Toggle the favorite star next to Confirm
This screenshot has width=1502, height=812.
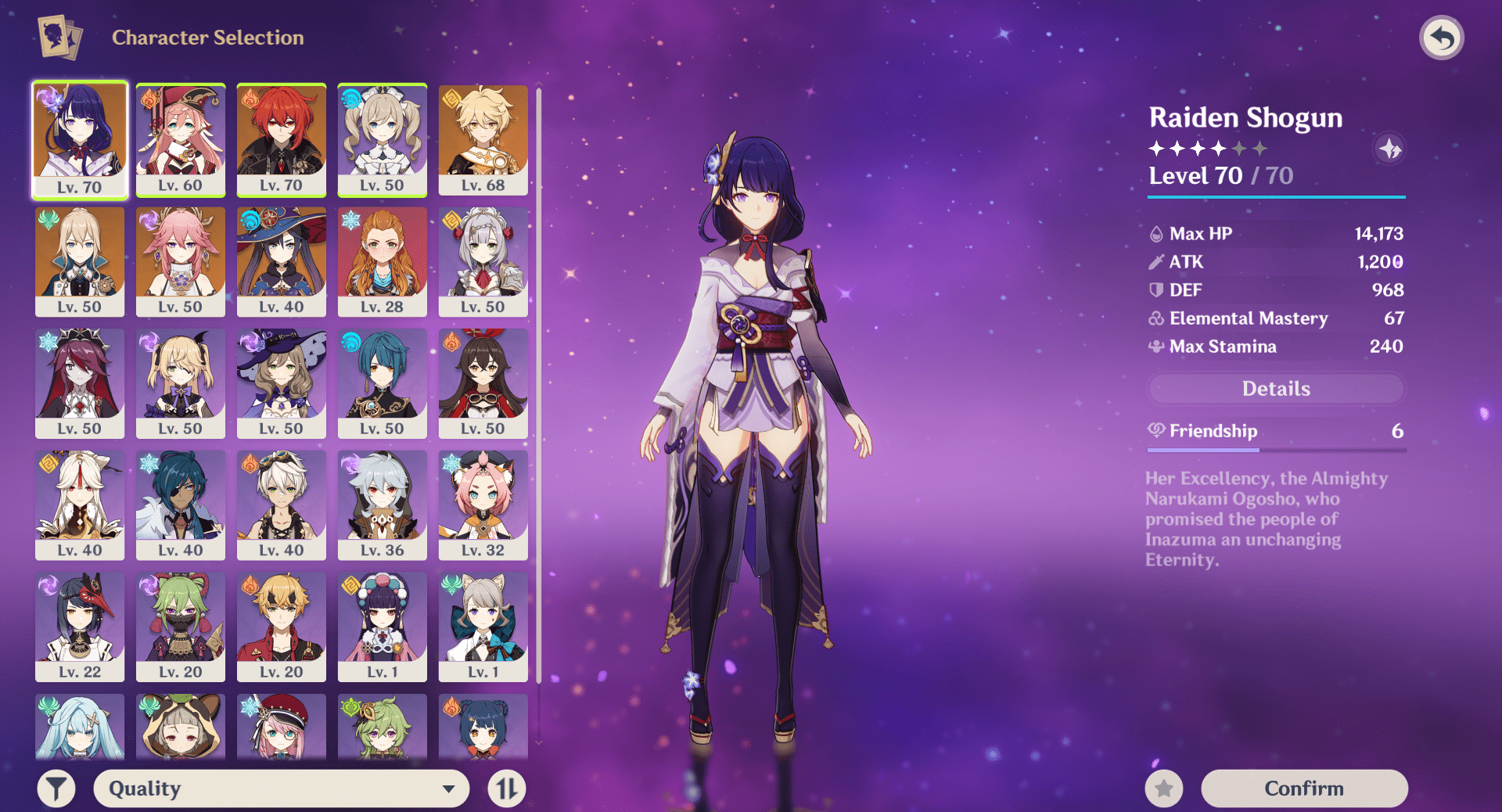(x=1165, y=788)
